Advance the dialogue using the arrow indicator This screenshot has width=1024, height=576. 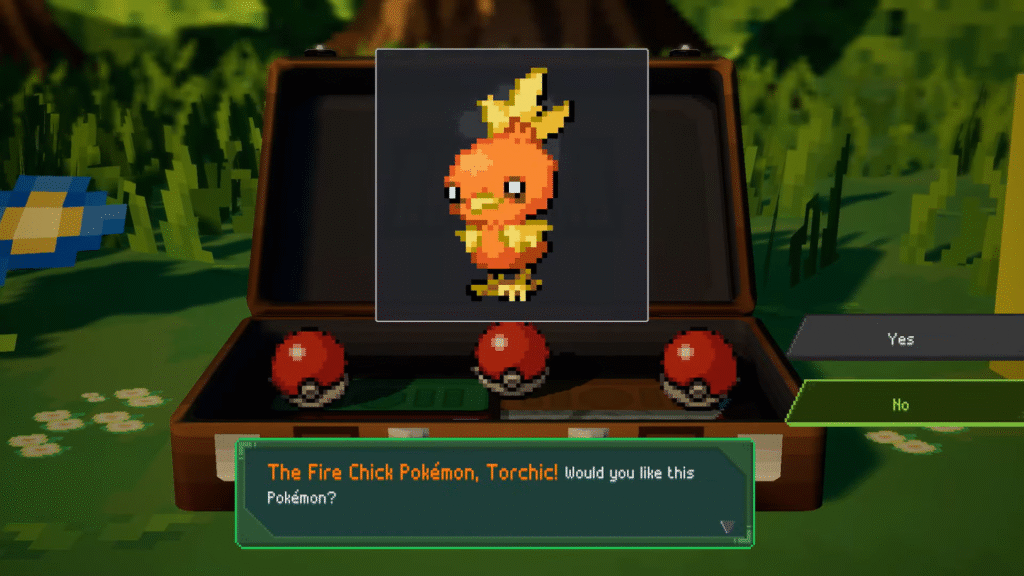pos(727,526)
